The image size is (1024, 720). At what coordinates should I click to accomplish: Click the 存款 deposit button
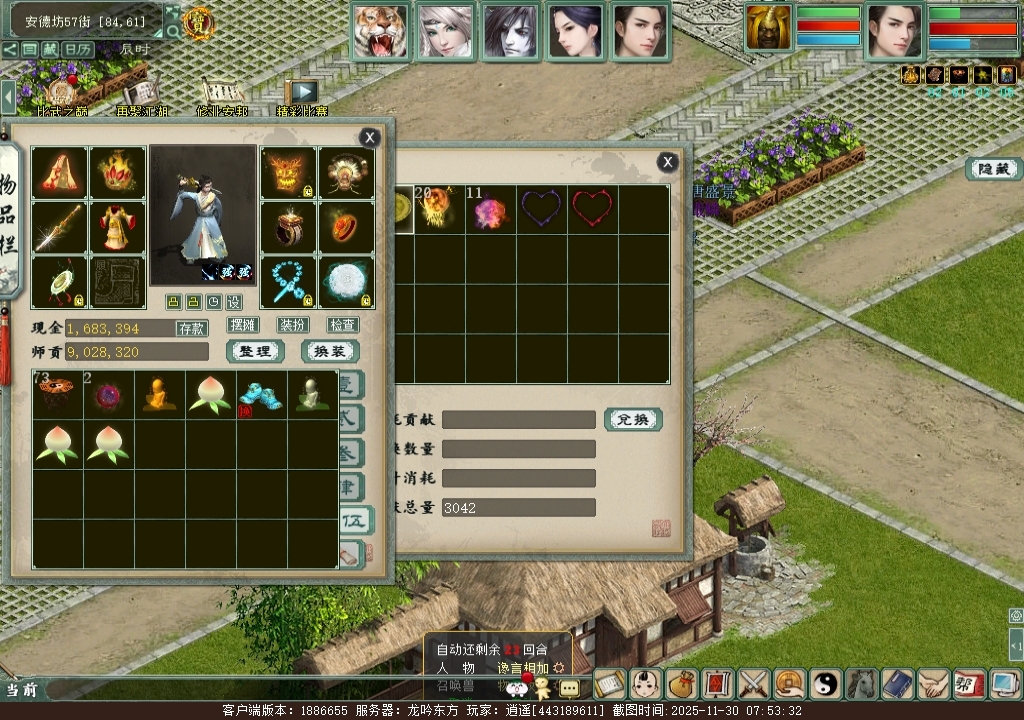point(192,328)
